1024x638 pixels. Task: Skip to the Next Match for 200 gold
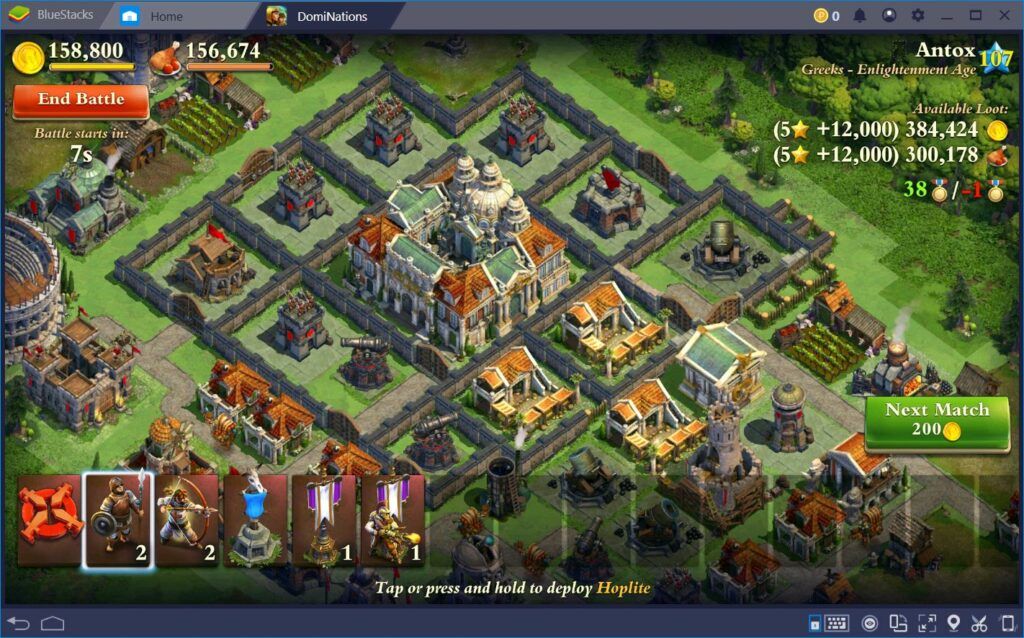(x=936, y=420)
